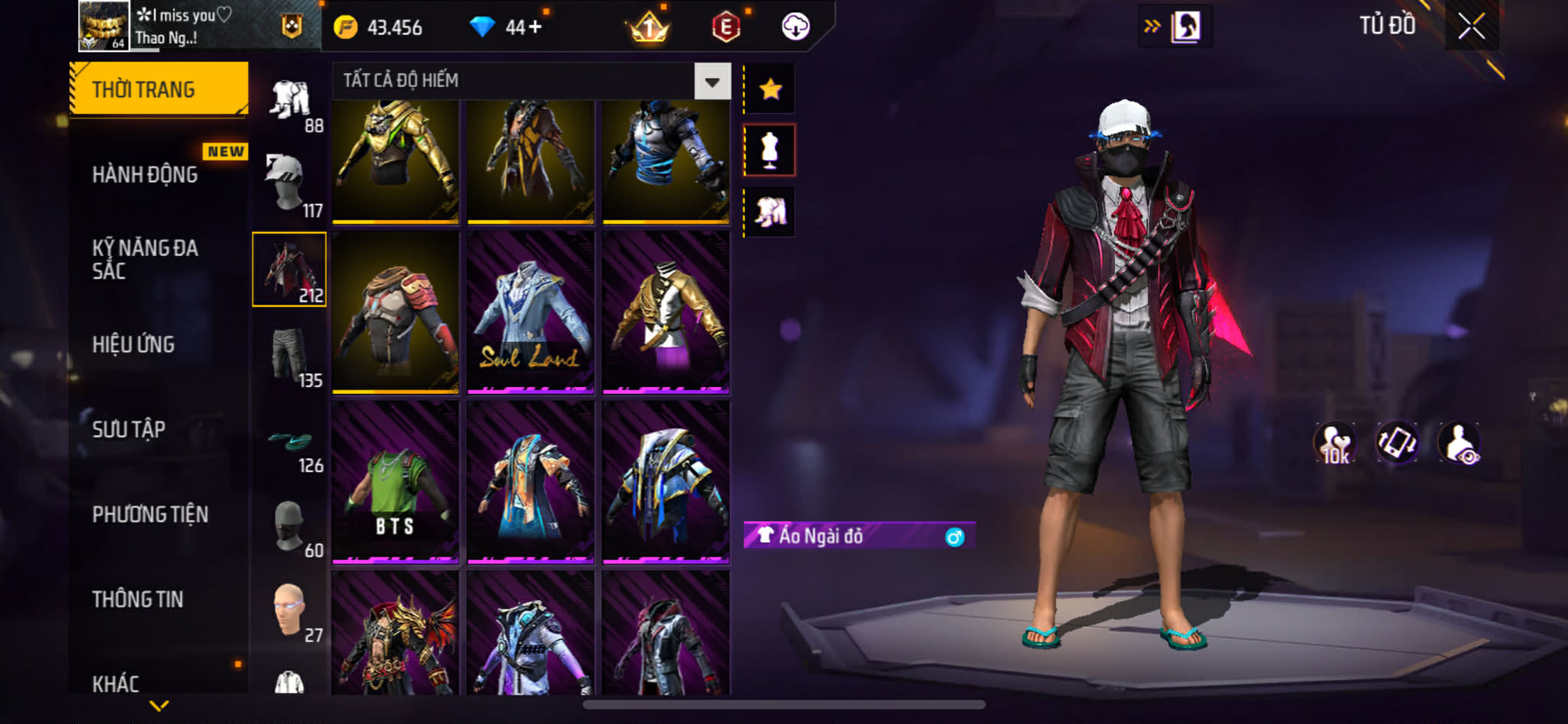
Task: Open the rarity filter dropdown
Action: (x=712, y=81)
